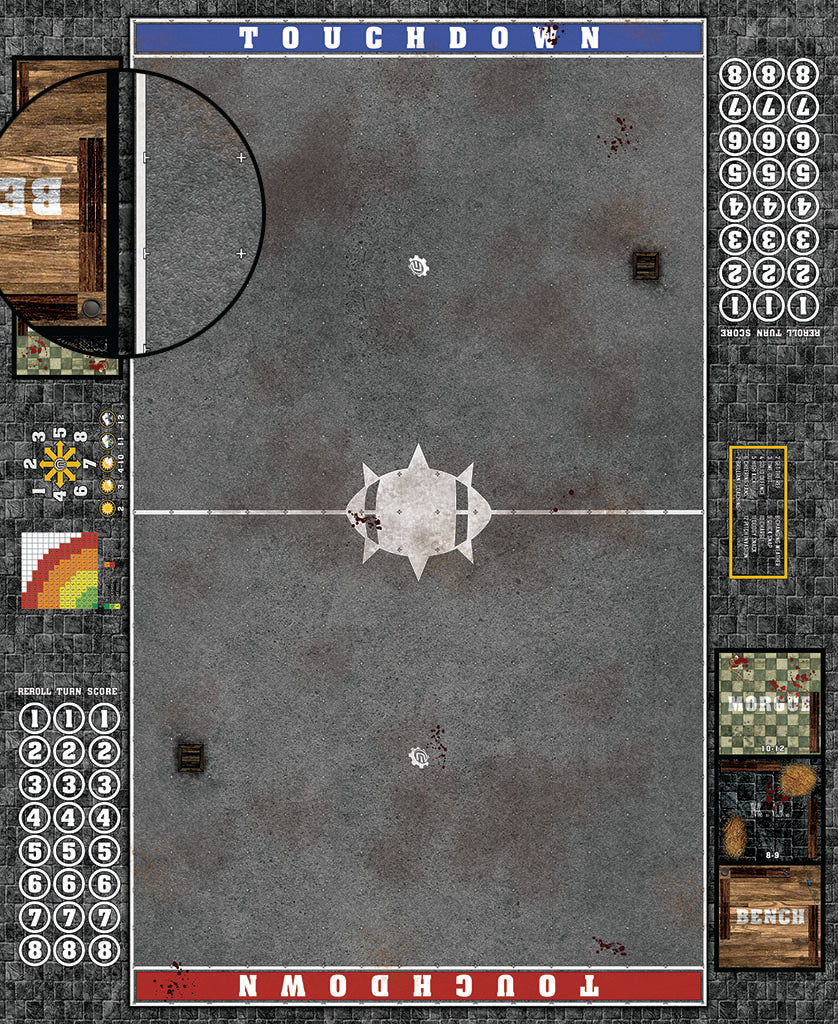Viewport: 838px width, 1024px height.
Task: Click the weather icons table
Action: click(110, 463)
